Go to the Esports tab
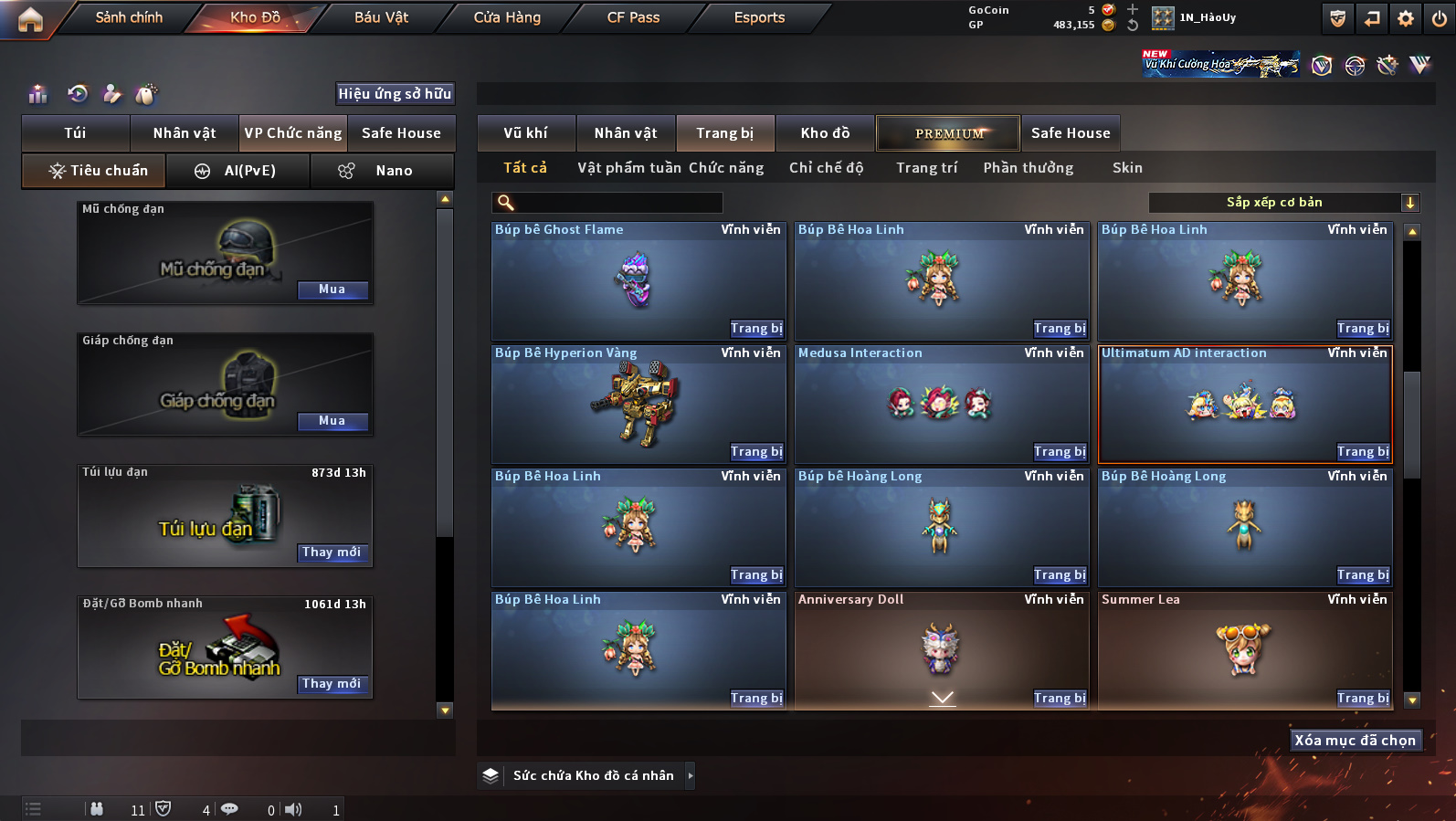This screenshot has height=821, width=1456. (759, 17)
